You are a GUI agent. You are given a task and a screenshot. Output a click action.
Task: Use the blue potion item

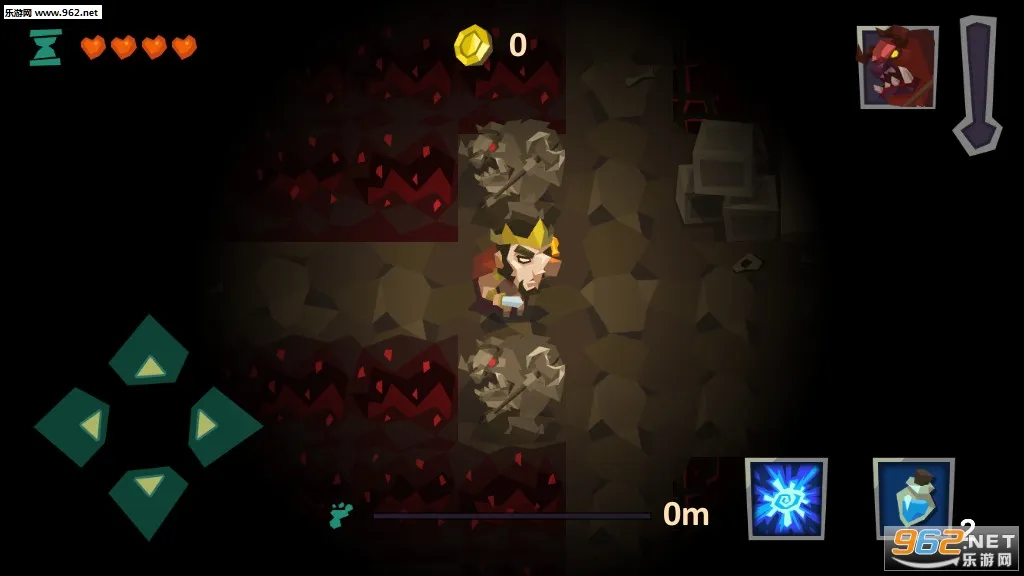[x=910, y=497]
